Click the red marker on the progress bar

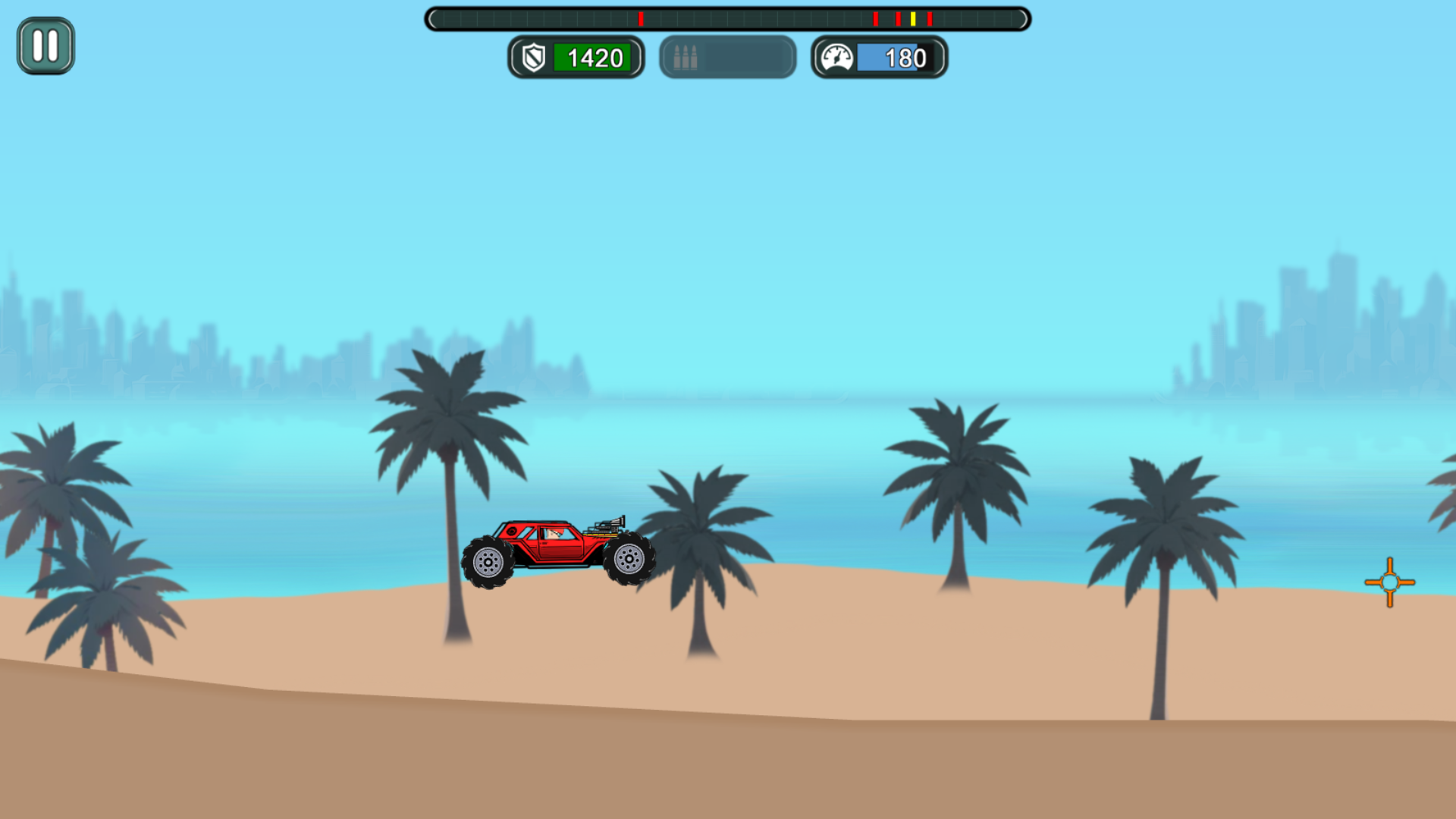pyautogui.click(x=876, y=19)
